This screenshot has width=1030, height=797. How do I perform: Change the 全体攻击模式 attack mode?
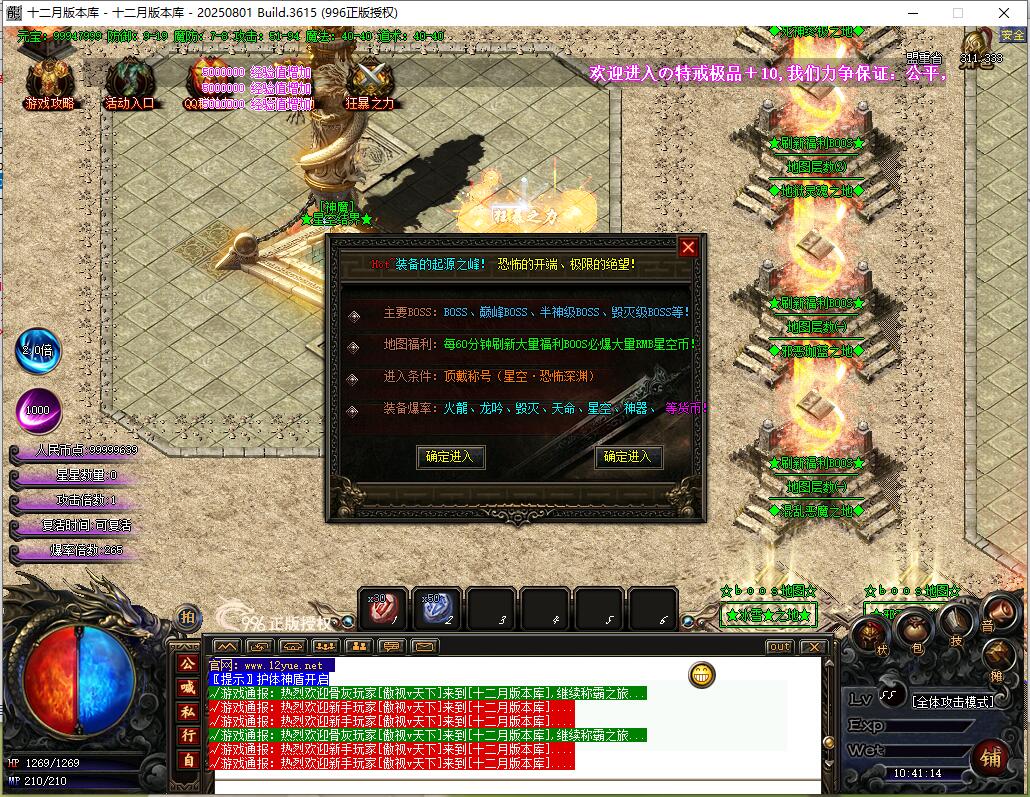pos(953,701)
